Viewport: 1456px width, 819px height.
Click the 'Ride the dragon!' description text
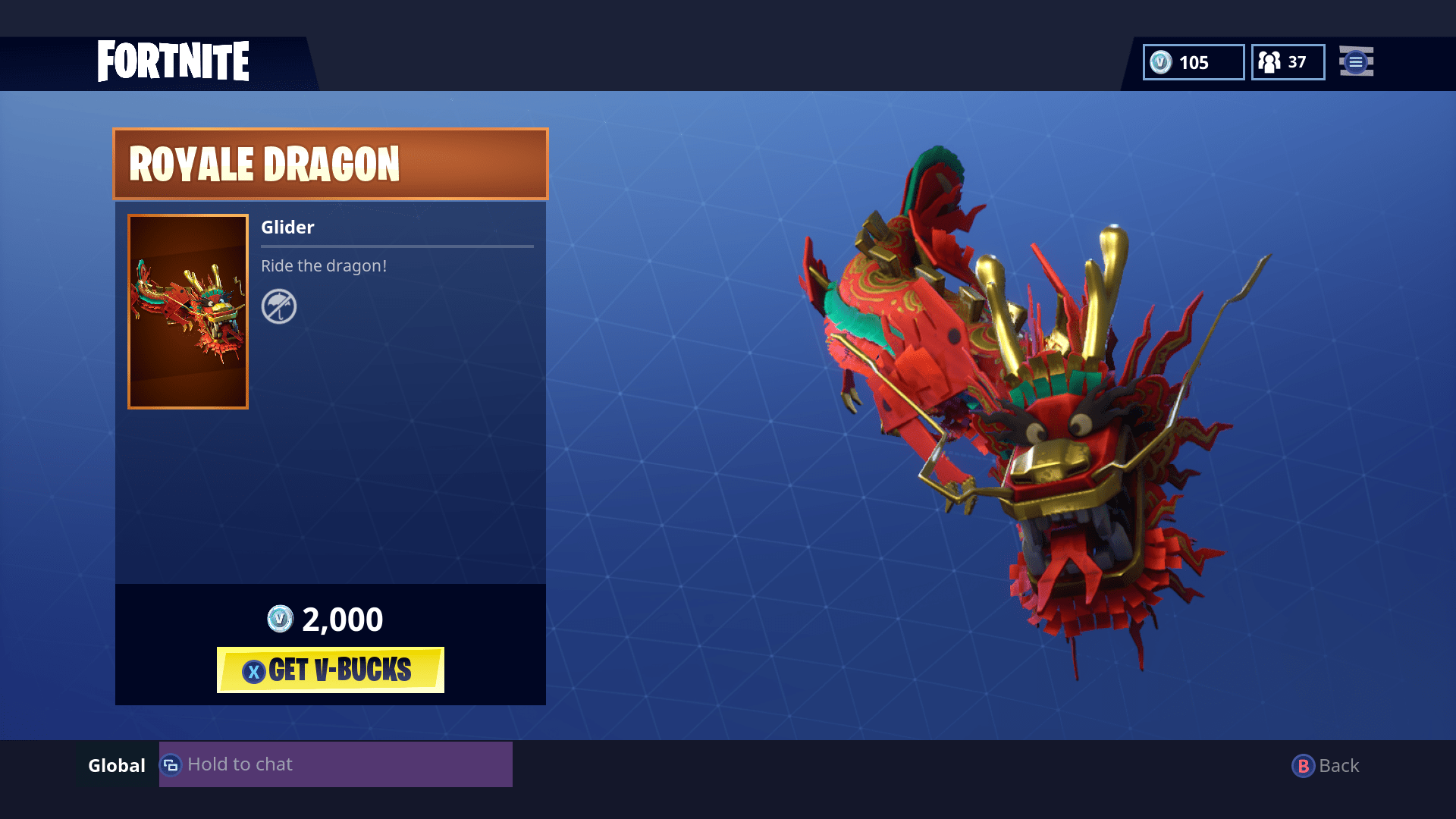pyautogui.click(x=325, y=266)
